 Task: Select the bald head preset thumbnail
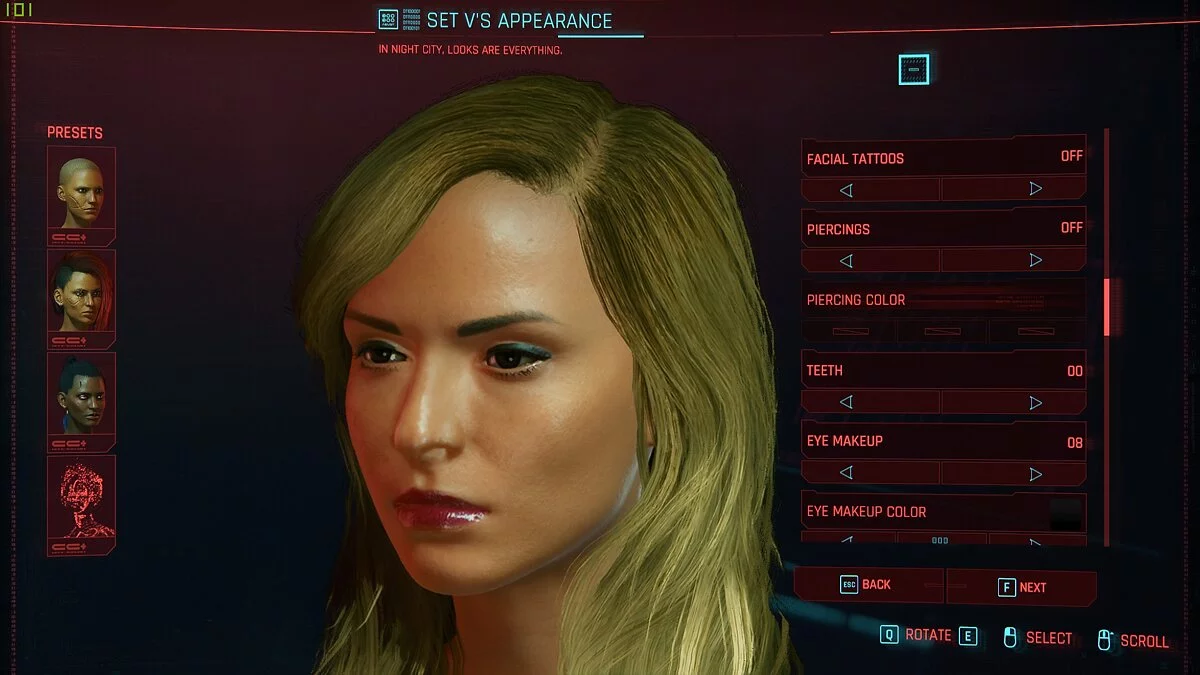[x=81, y=192]
